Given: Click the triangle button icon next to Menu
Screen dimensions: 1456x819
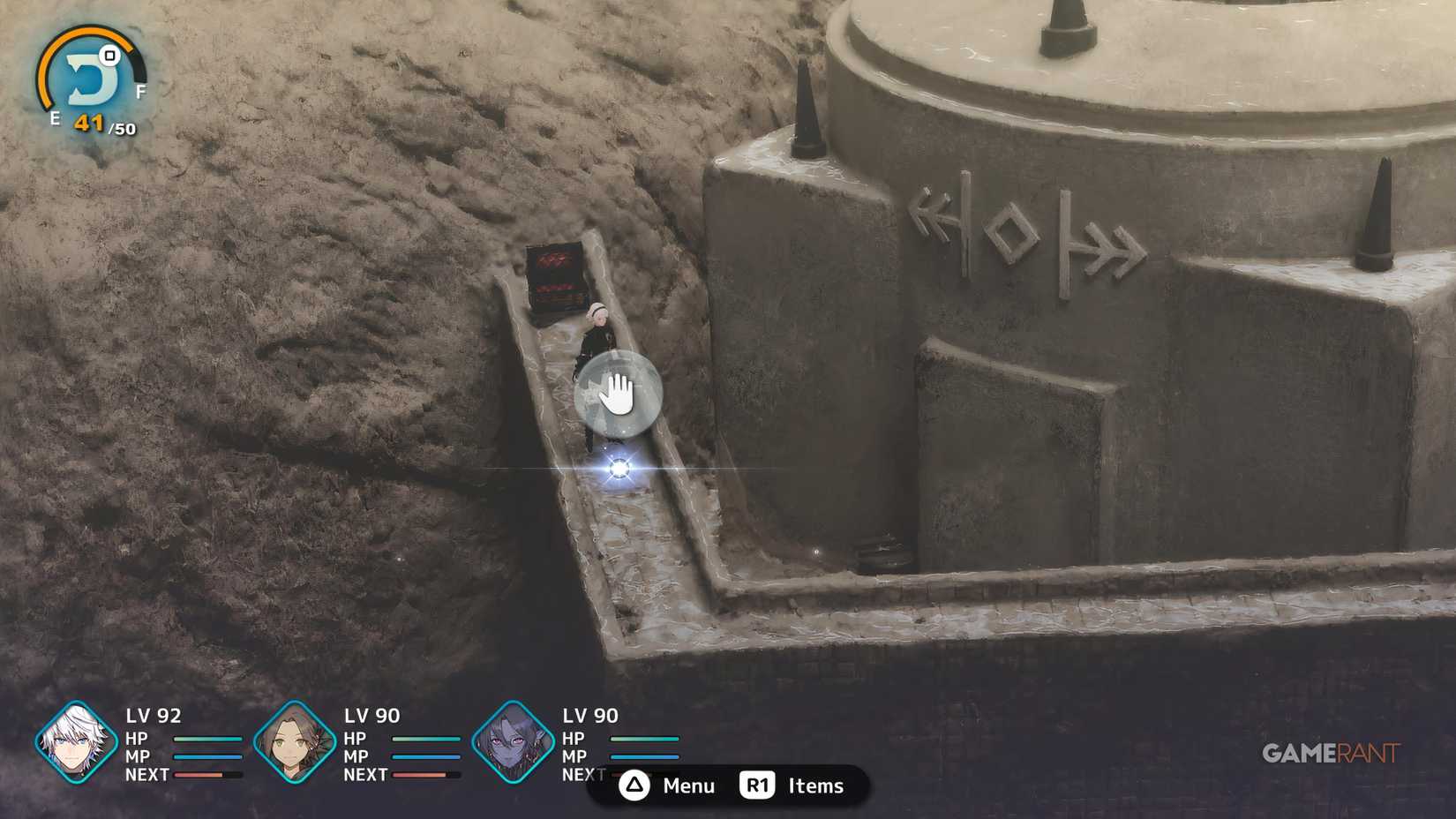Looking at the screenshot, I should (x=634, y=785).
